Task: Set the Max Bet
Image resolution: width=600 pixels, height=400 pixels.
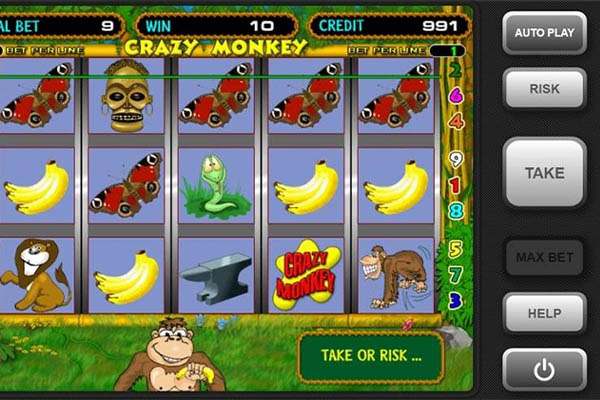Action: pyautogui.click(x=544, y=257)
